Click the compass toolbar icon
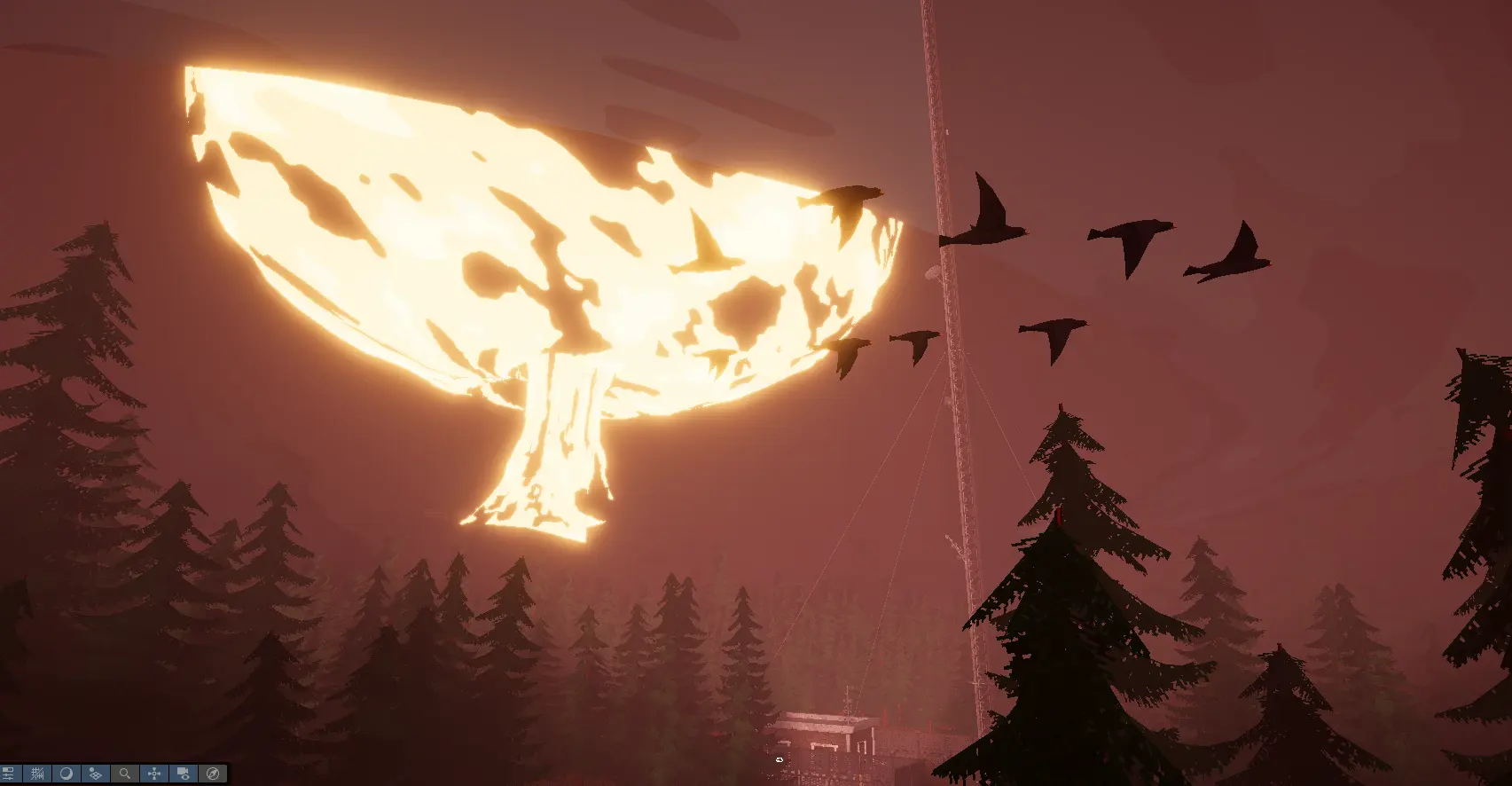Viewport: 1512px width, 786px height. pyautogui.click(x=213, y=774)
